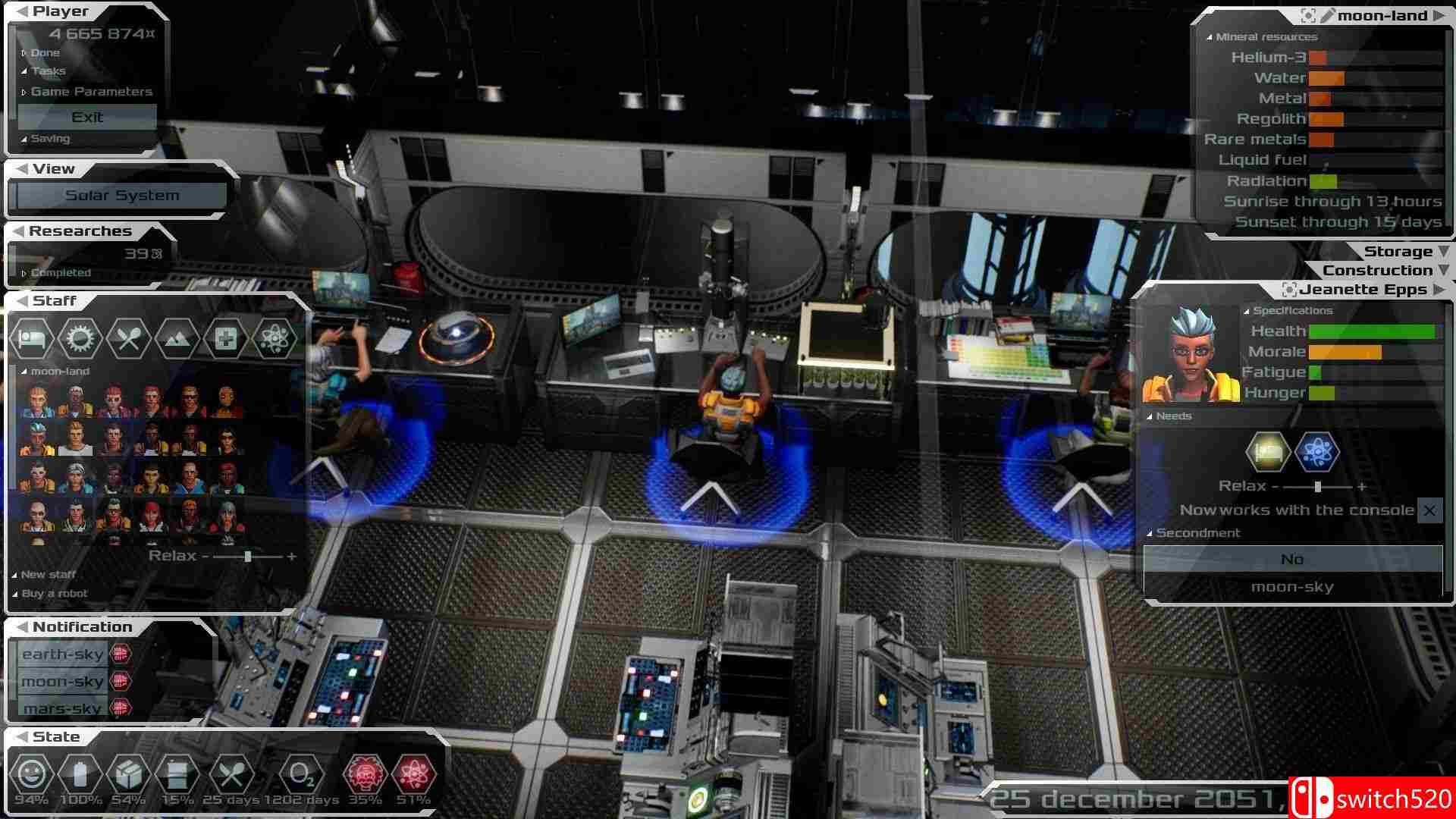
Task: Open the recreation (rackets) staff filter icon
Action: tap(129, 338)
